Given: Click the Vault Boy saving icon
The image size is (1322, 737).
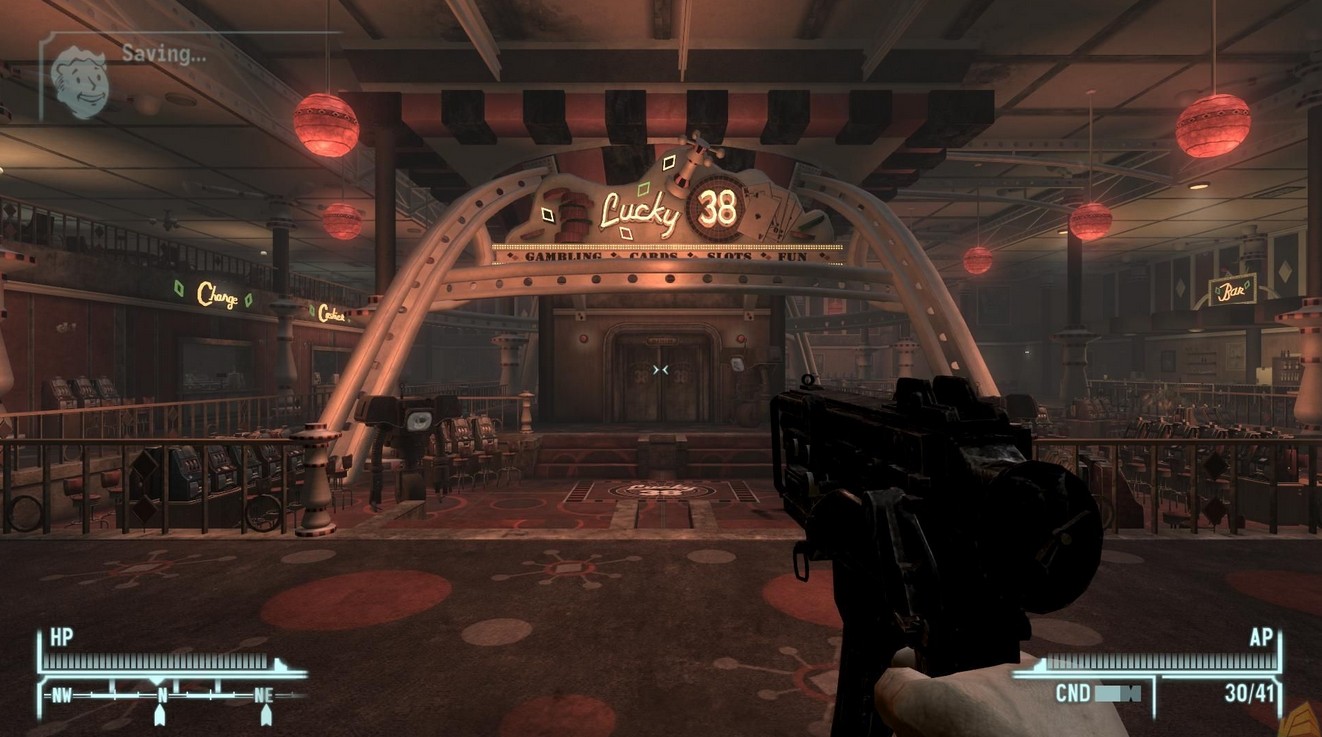Looking at the screenshot, I should click(x=79, y=80).
